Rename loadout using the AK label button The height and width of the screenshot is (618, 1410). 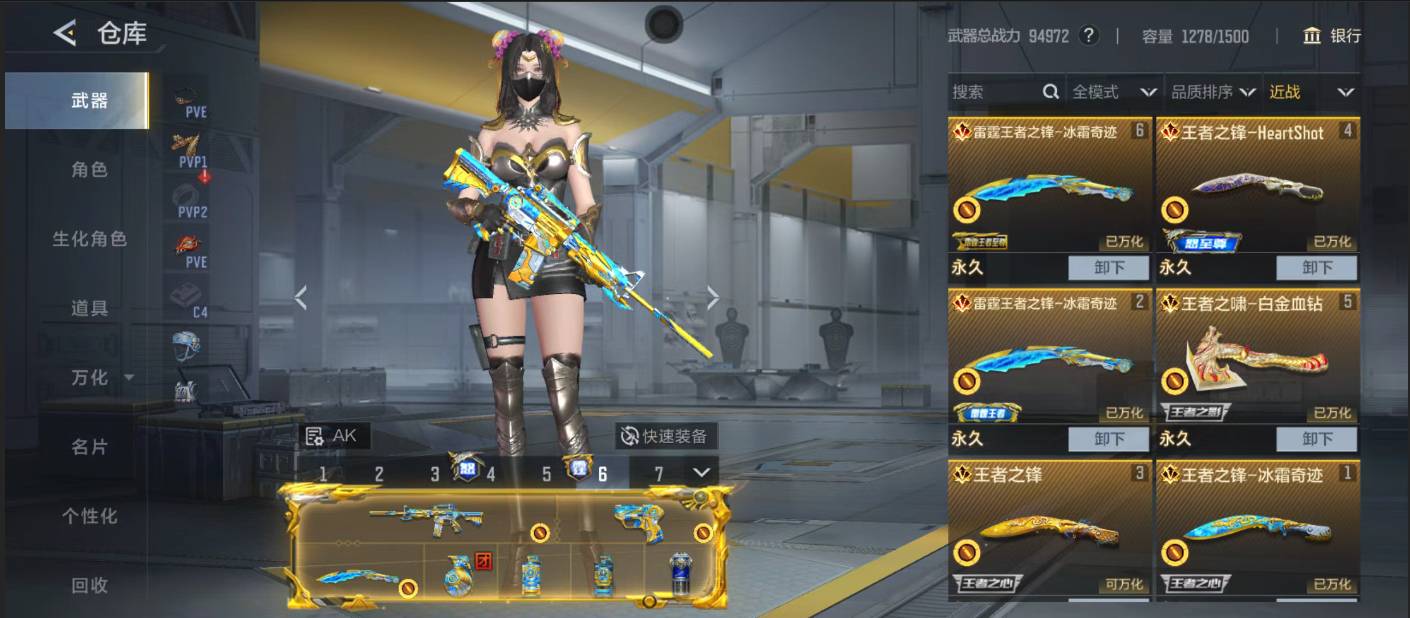(x=333, y=436)
